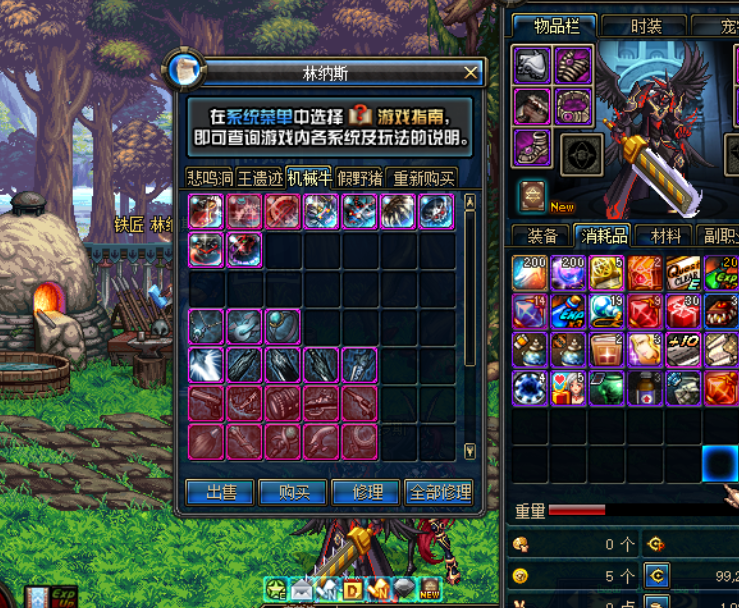Click the 全部修理 (repair all) button

tap(439, 492)
